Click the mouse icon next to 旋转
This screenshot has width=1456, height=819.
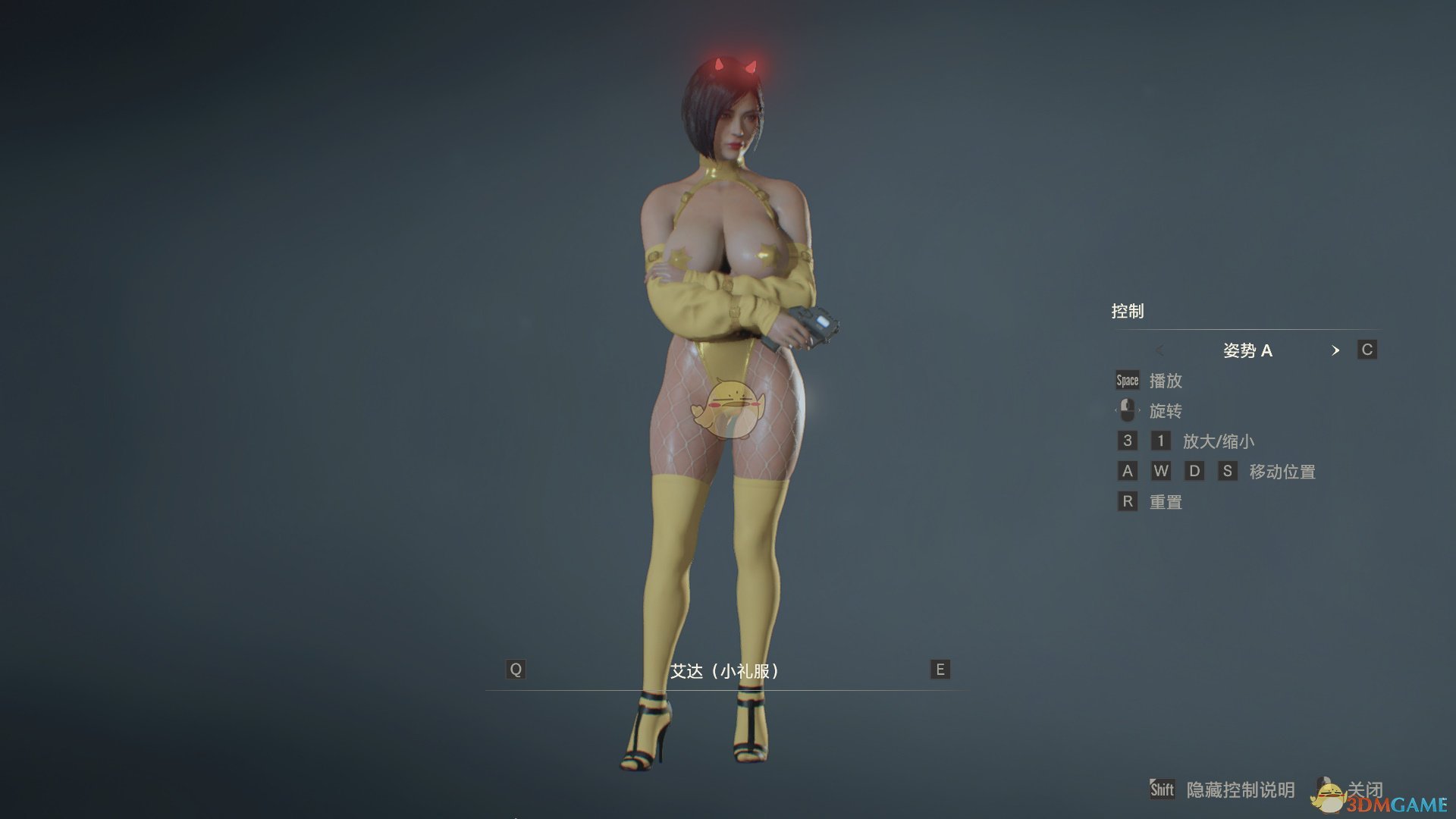(1127, 410)
